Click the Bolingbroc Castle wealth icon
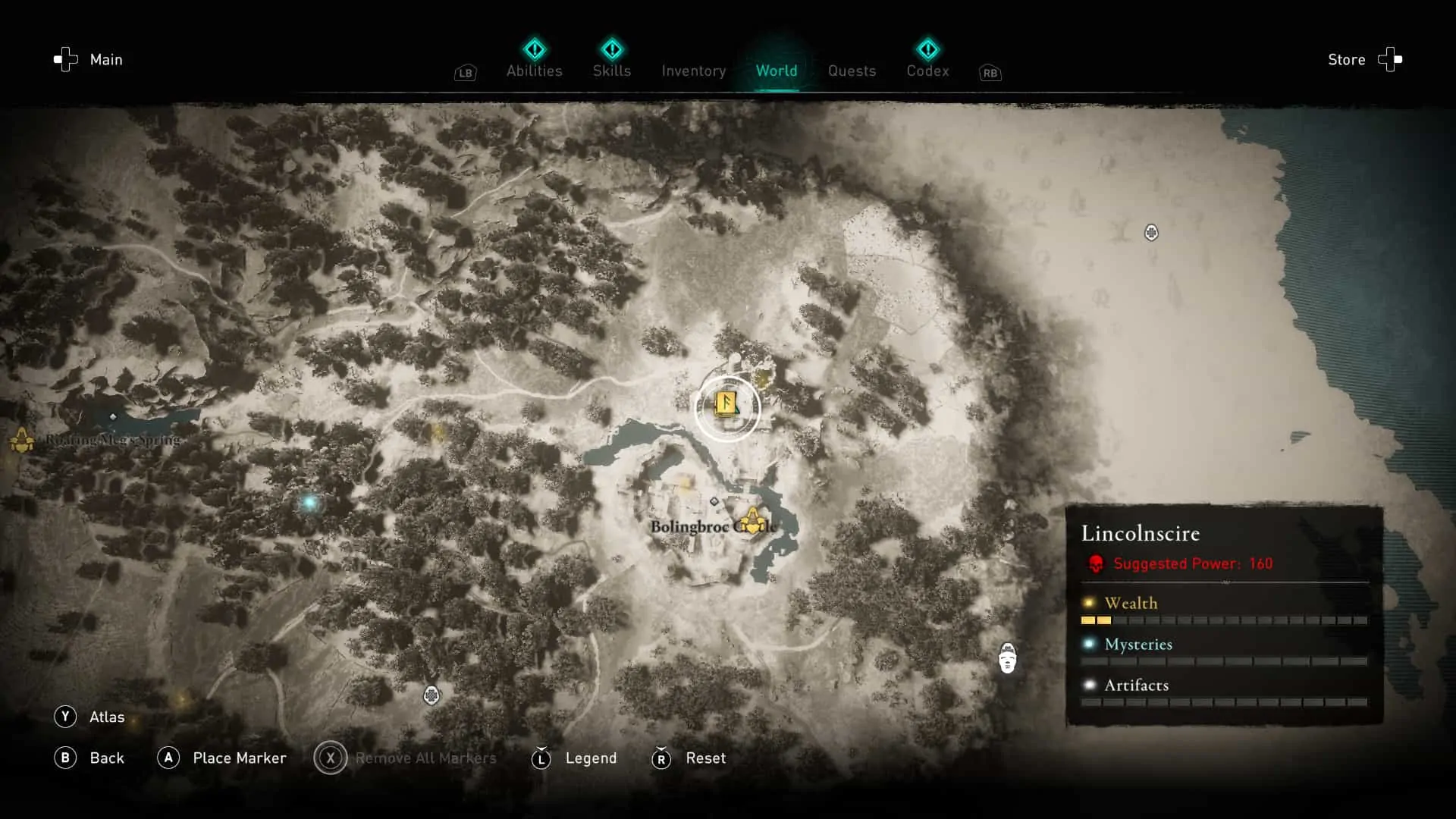Screen dimensions: 1456x819 [x=753, y=521]
